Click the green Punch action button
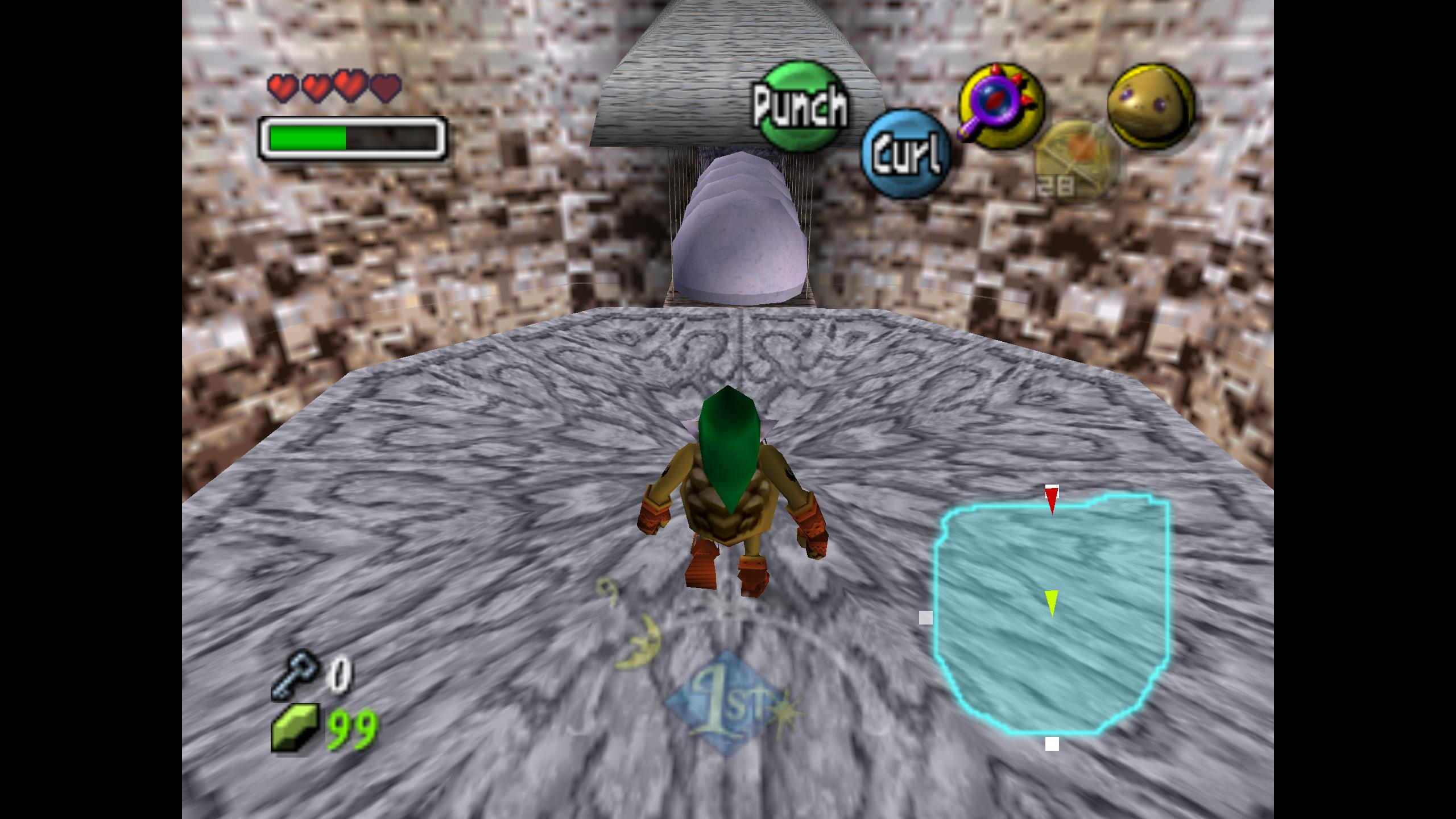 pyautogui.click(x=801, y=106)
